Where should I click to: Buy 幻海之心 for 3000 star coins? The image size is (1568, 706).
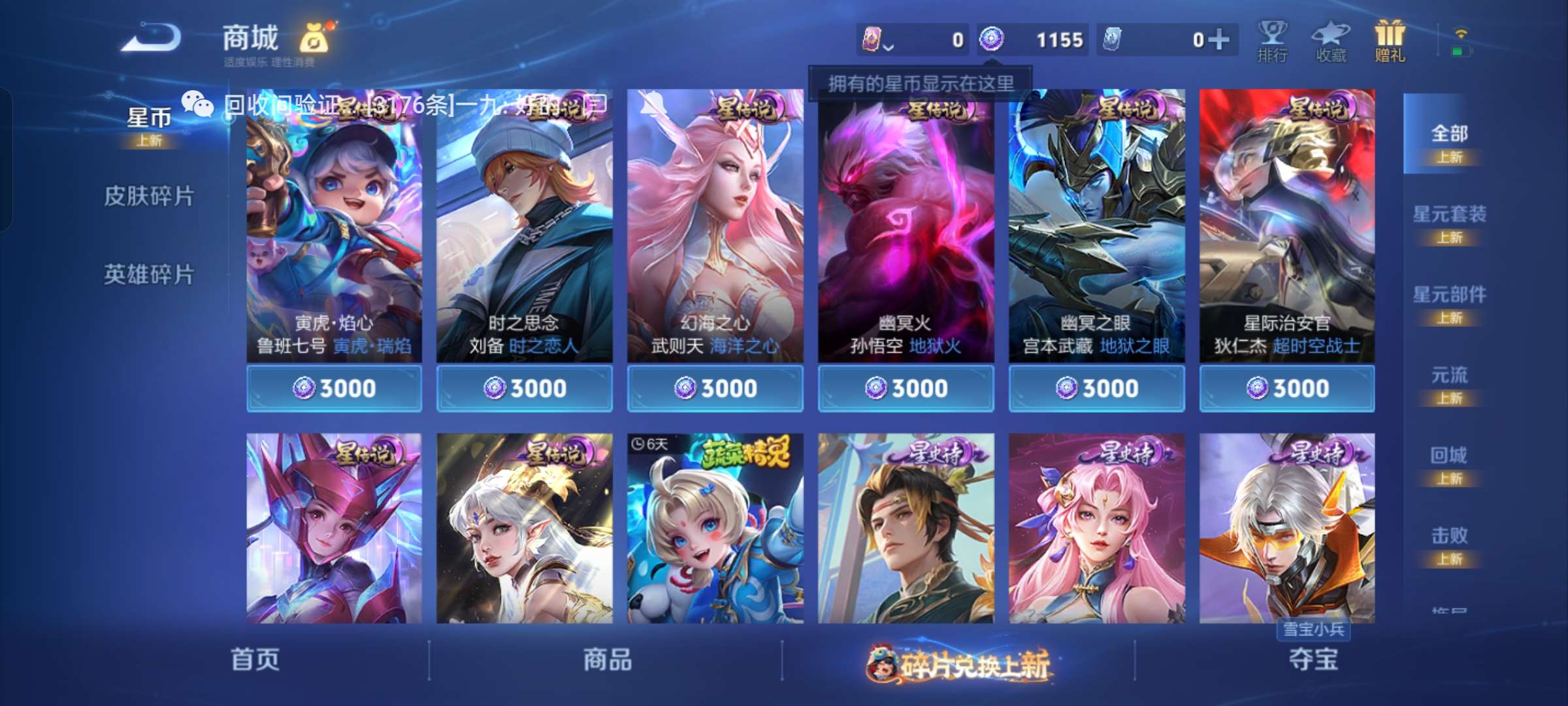(715, 388)
